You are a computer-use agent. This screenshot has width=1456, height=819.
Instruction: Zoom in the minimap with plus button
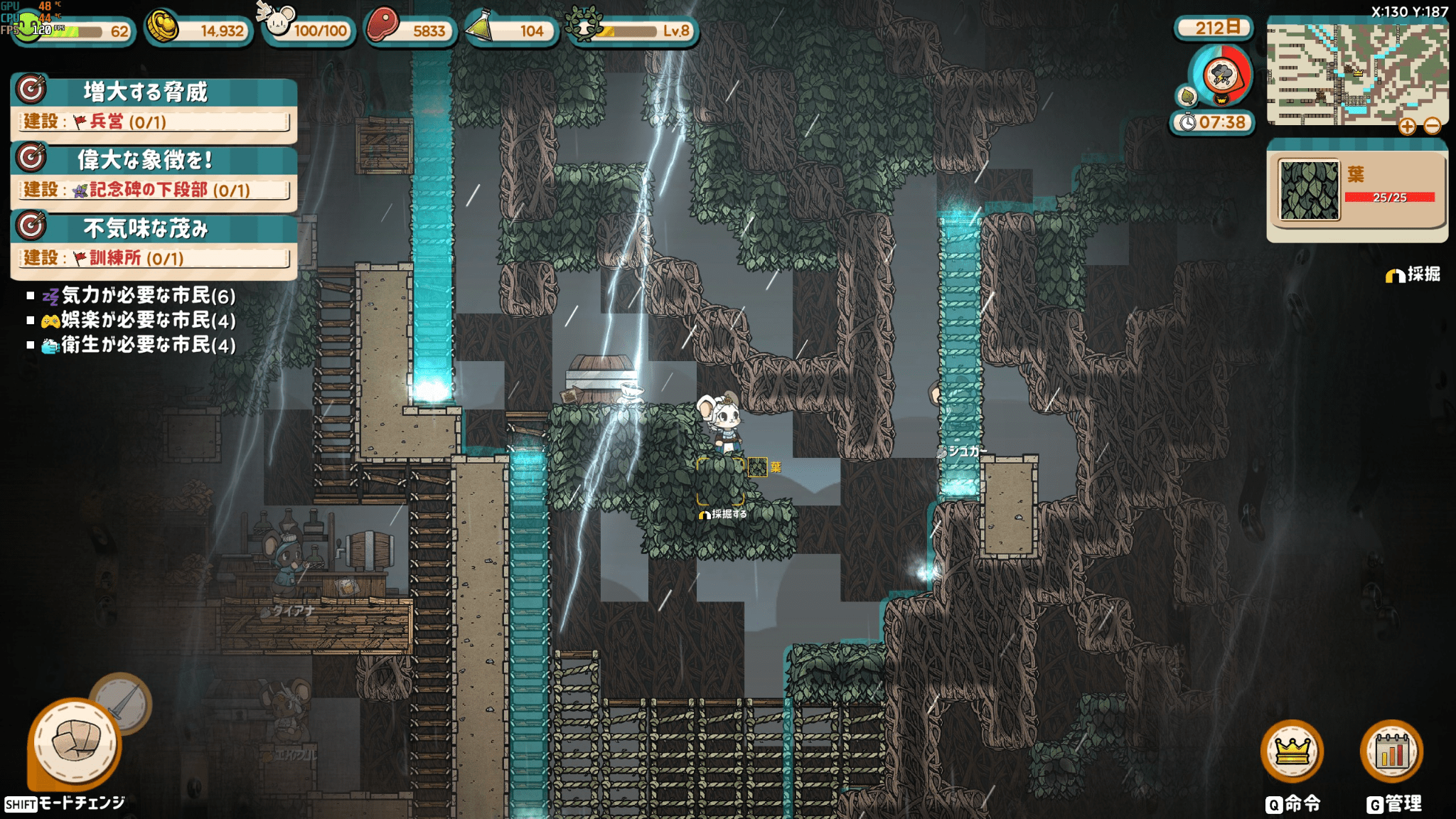click(1407, 127)
